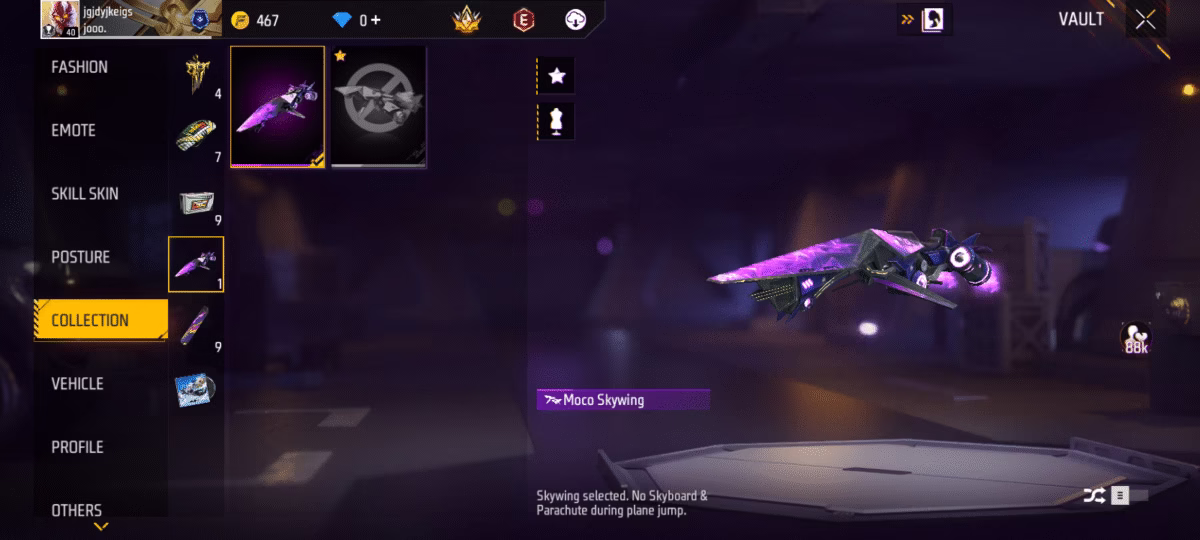Open the Vehicle section
Viewport: 1200px width, 540px height.
78,384
